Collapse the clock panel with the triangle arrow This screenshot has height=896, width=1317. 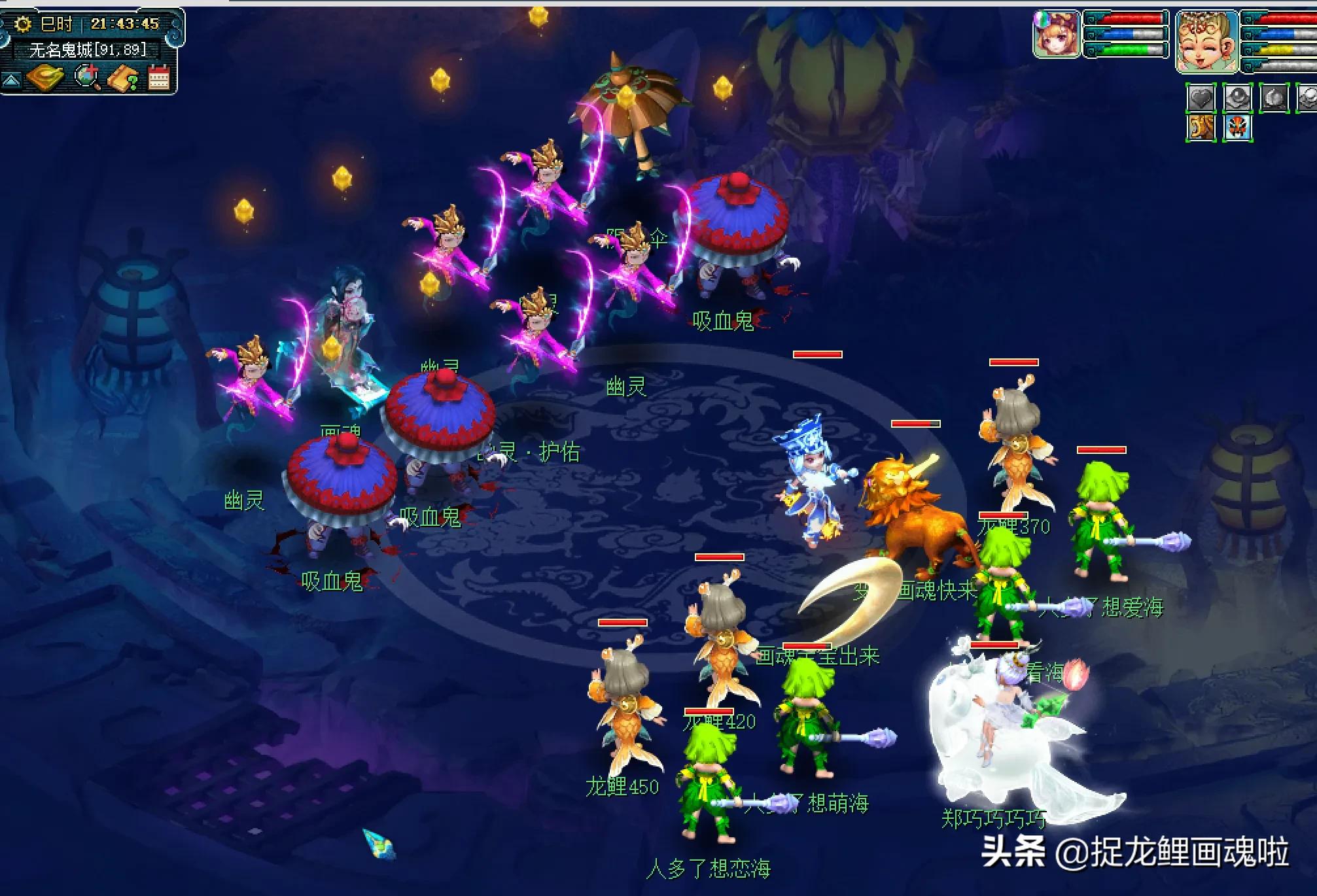point(11,80)
